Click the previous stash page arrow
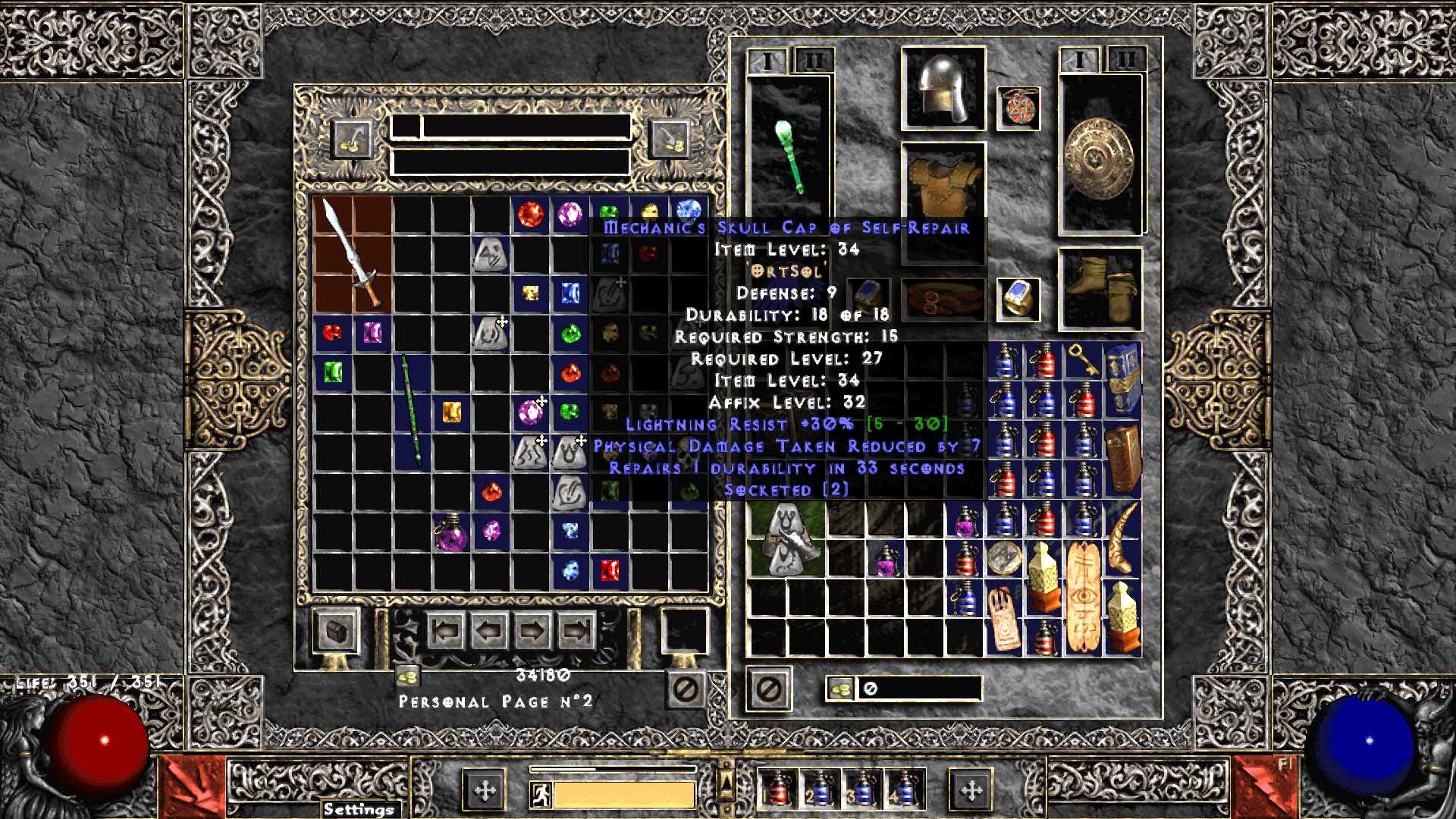Screen dimensions: 1456x819 click(489, 631)
